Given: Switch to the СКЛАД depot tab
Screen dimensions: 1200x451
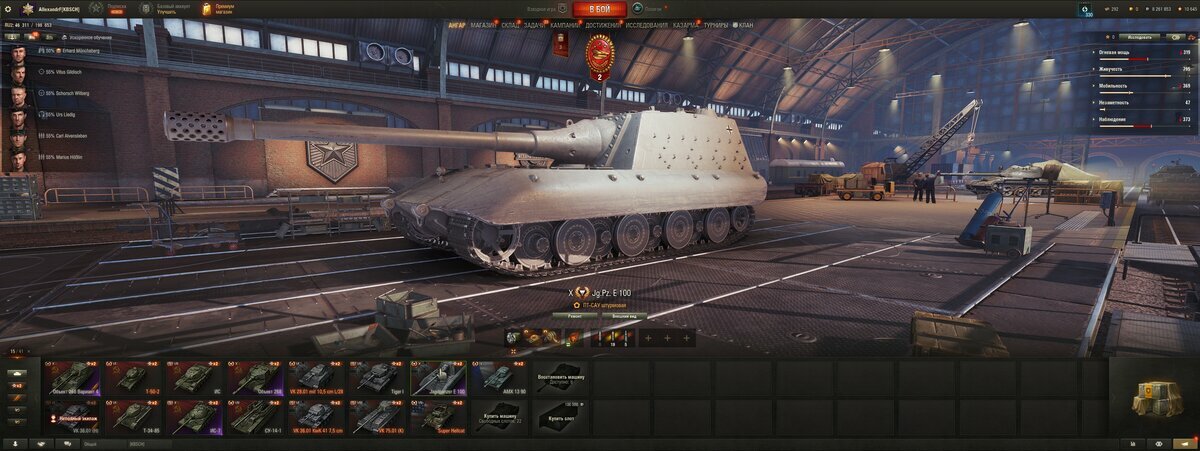Looking at the screenshot, I should coord(510,25).
